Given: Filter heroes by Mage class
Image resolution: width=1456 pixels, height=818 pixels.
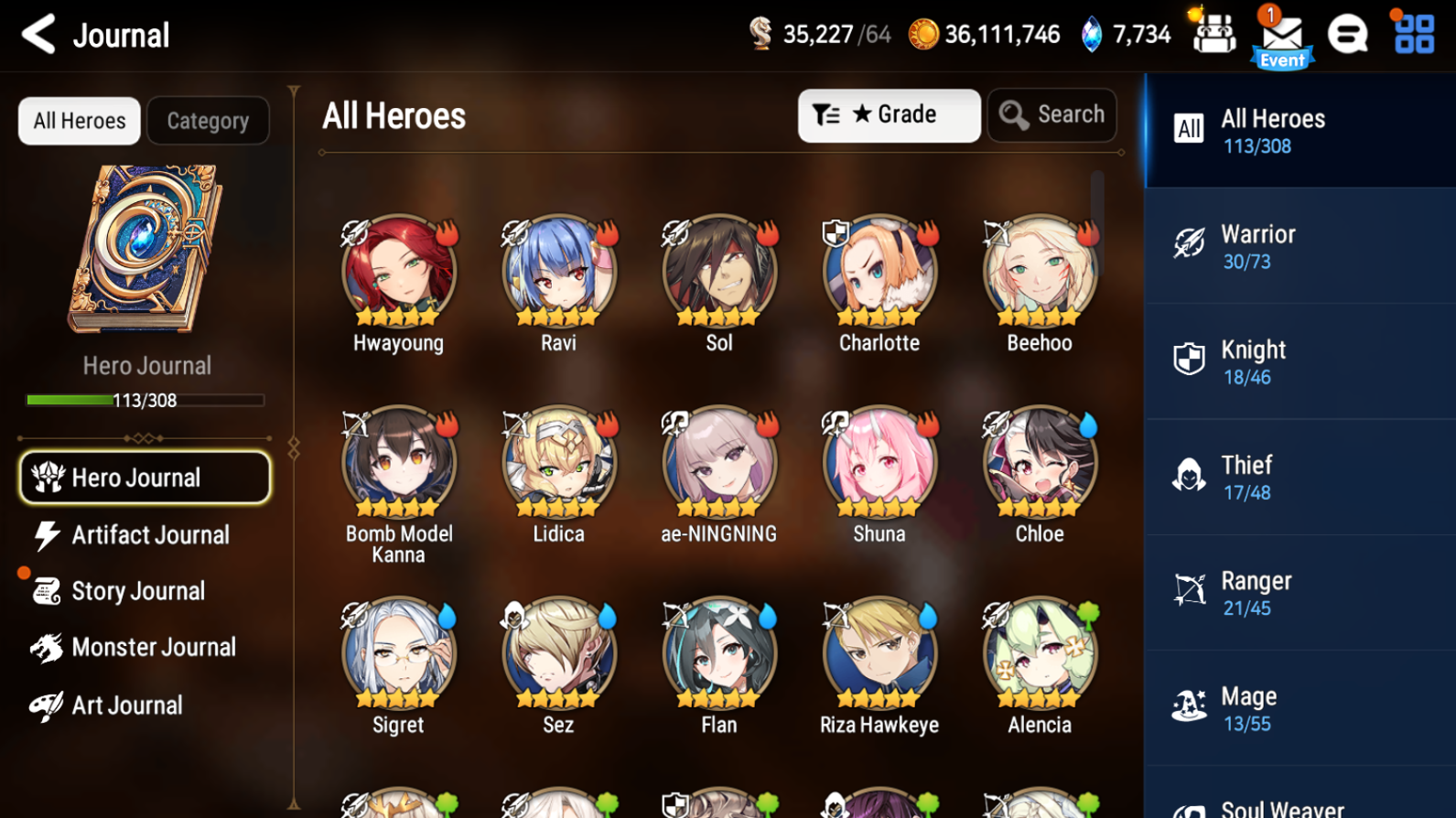Looking at the screenshot, I should click(x=1298, y=707).
